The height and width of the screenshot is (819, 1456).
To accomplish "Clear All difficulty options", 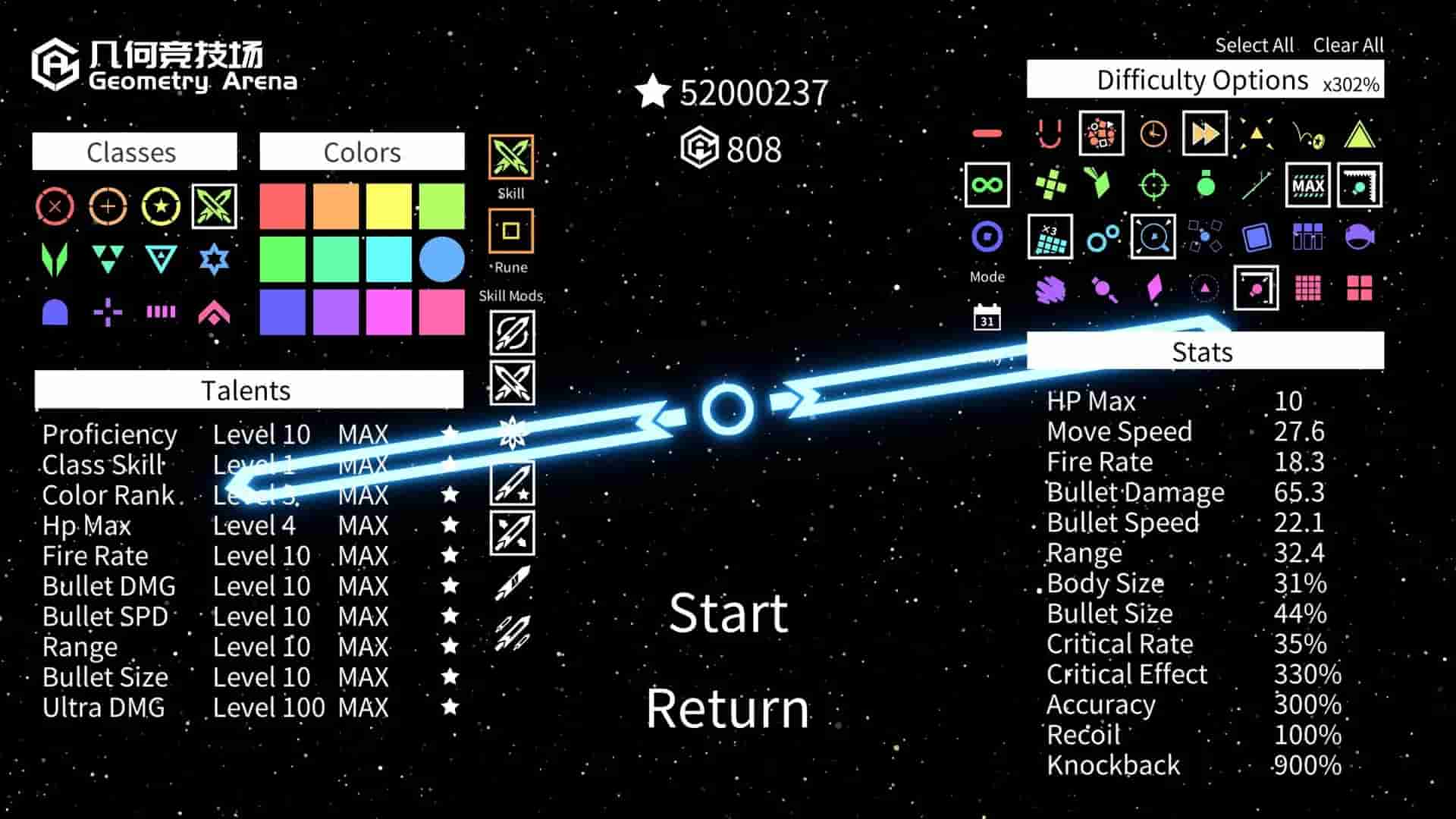I will tap(1348, 45).
